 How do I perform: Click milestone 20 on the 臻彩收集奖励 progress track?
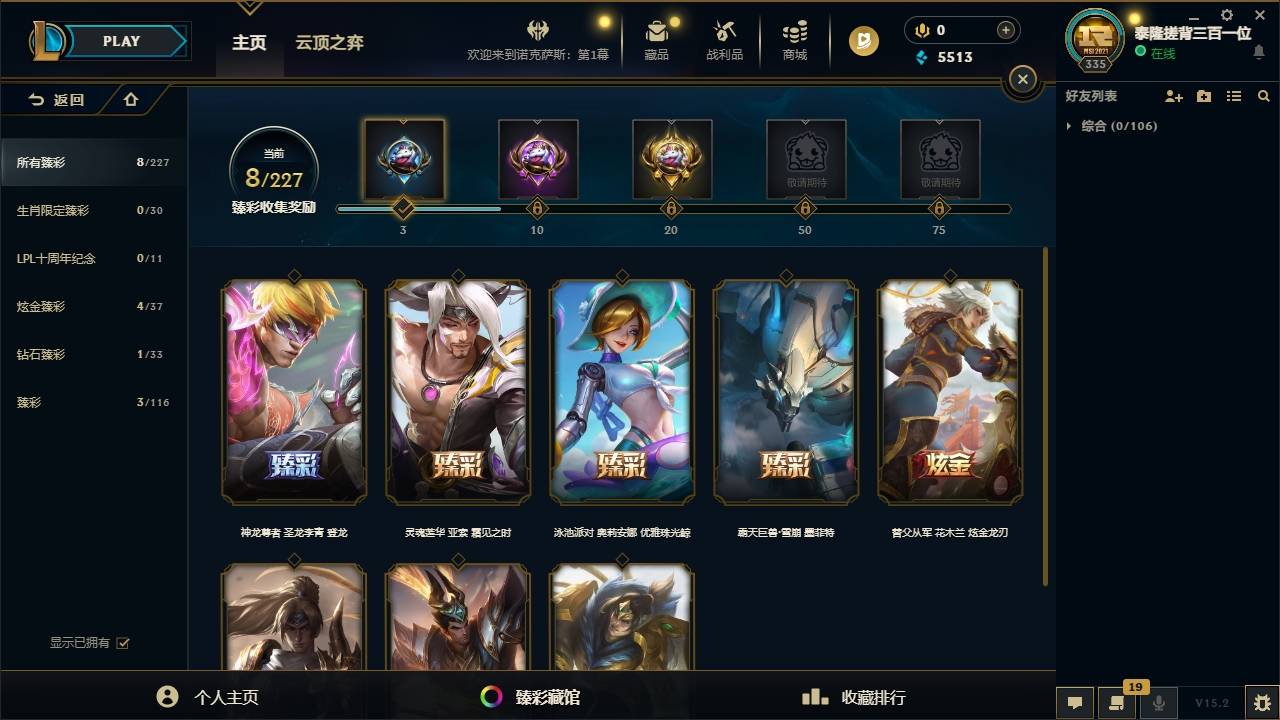pos(671,209)
